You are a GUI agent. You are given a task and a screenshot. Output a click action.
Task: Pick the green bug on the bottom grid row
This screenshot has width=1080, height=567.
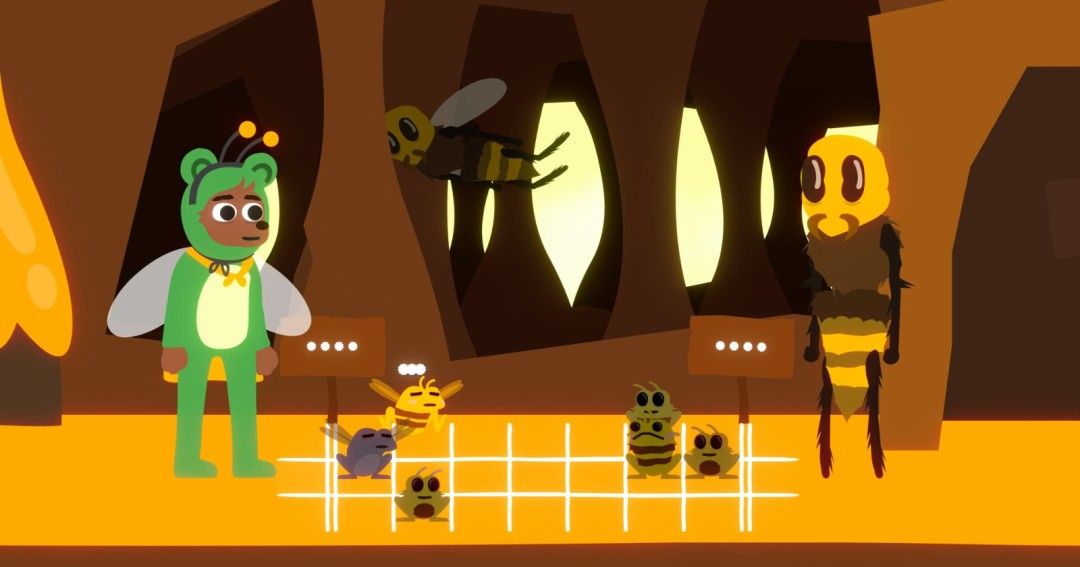tap(422, 494)
